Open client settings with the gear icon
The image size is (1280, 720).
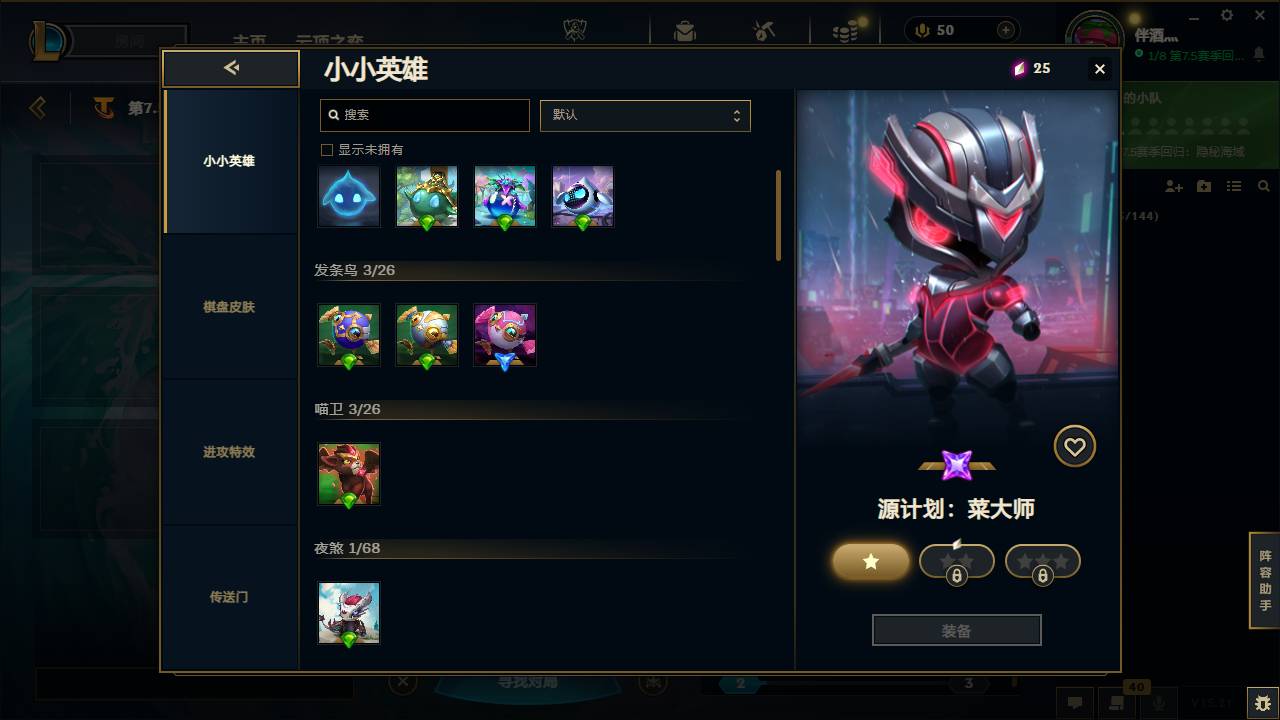point(1226,15)
